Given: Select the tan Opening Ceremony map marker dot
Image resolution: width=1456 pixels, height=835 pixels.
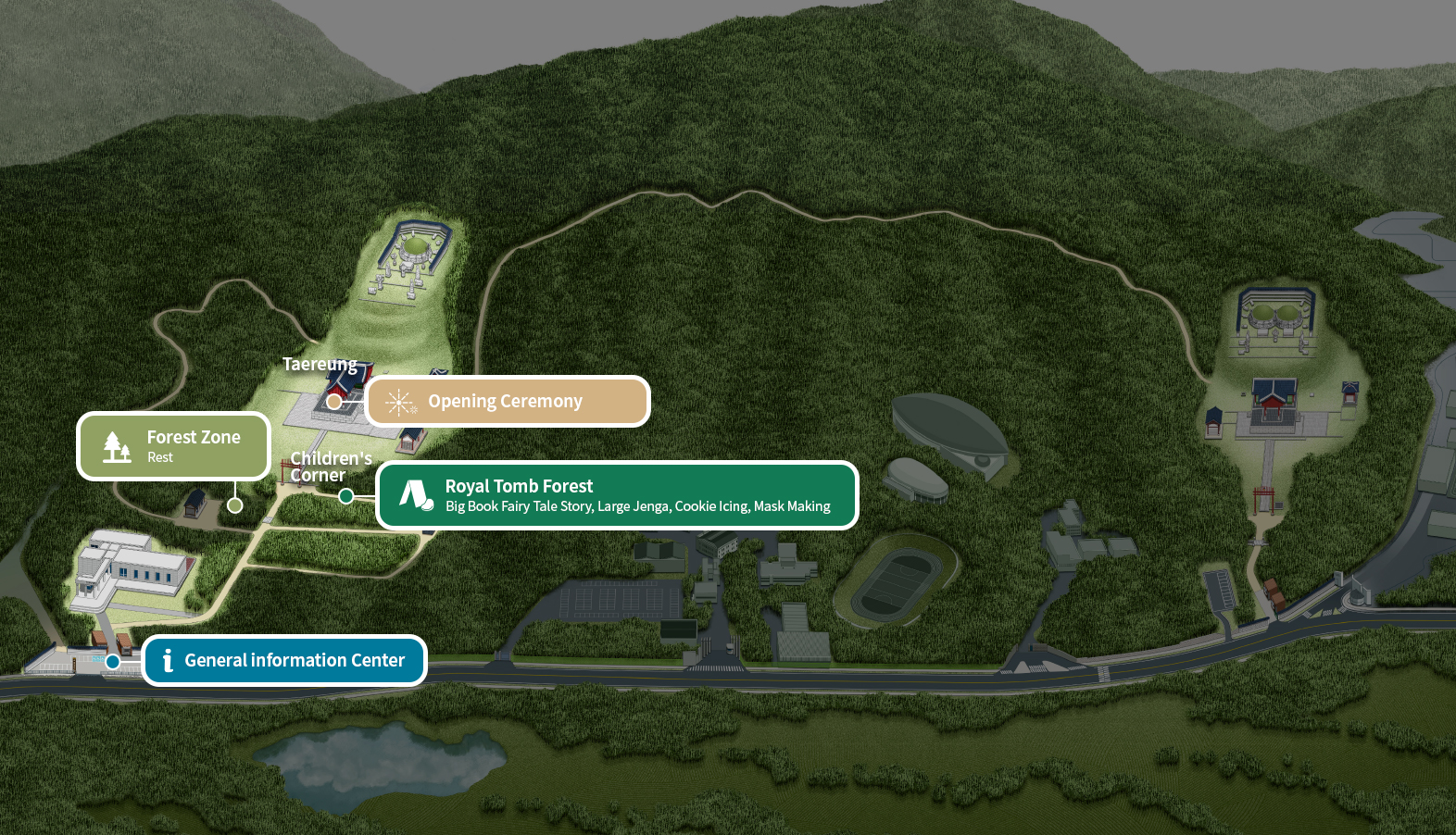Looking at the screenshot, I should (x=334, y=402).
